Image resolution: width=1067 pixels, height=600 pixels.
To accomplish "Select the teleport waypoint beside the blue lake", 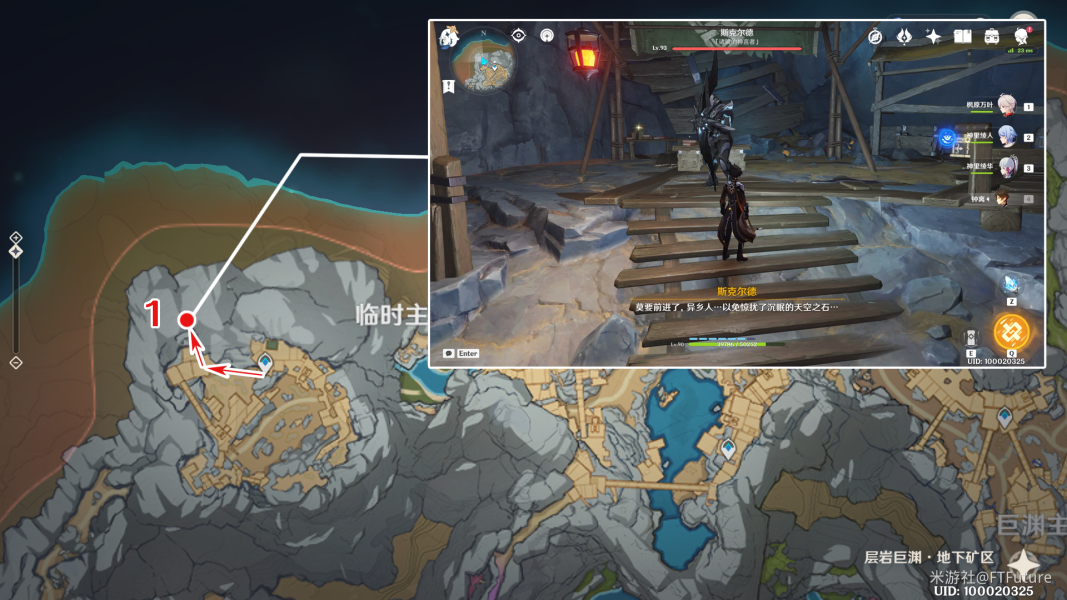I will [x=728, y=448].
